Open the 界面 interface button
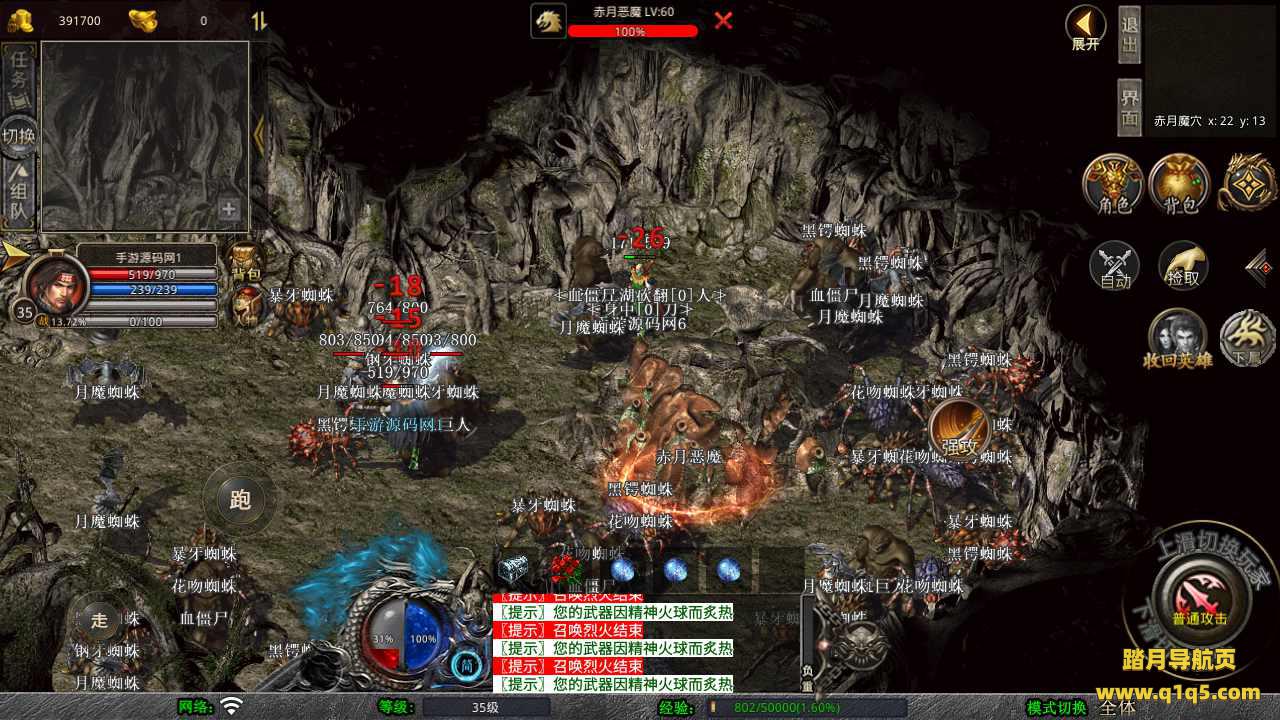This screenshot has height=720, width=1280. coord(1129,107)
